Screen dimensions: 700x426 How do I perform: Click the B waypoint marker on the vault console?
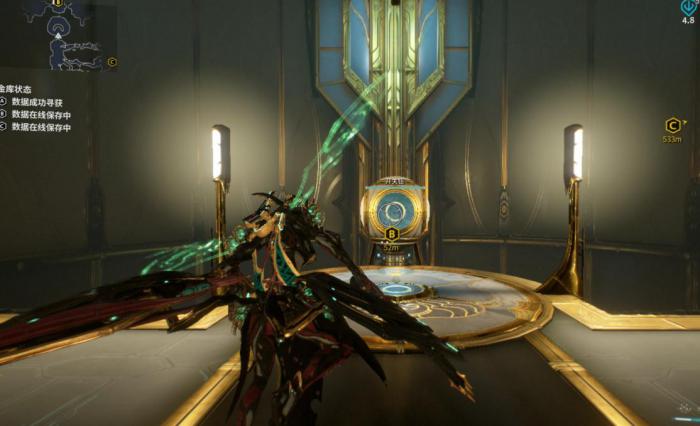(x=391, y=233)
